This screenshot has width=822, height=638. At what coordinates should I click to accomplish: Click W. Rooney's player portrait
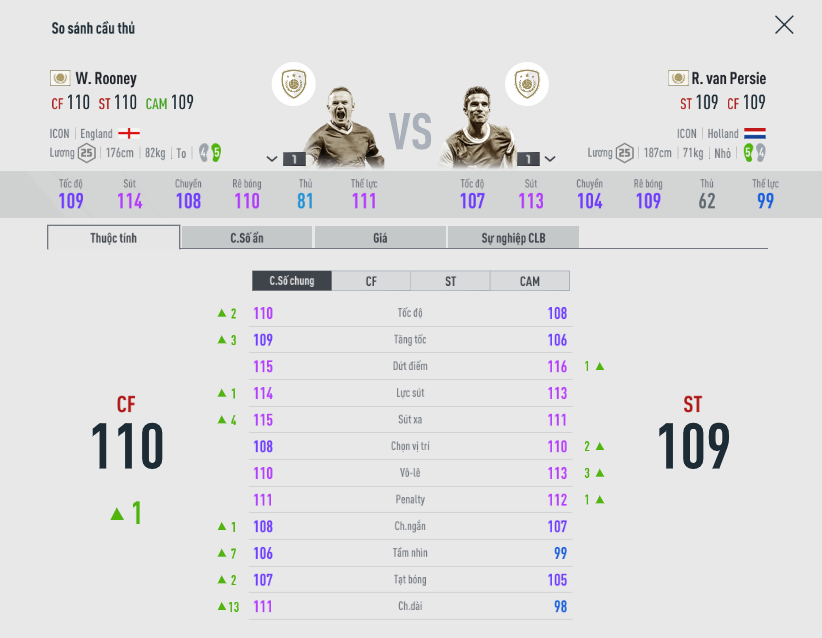click(x=345, y=125)
